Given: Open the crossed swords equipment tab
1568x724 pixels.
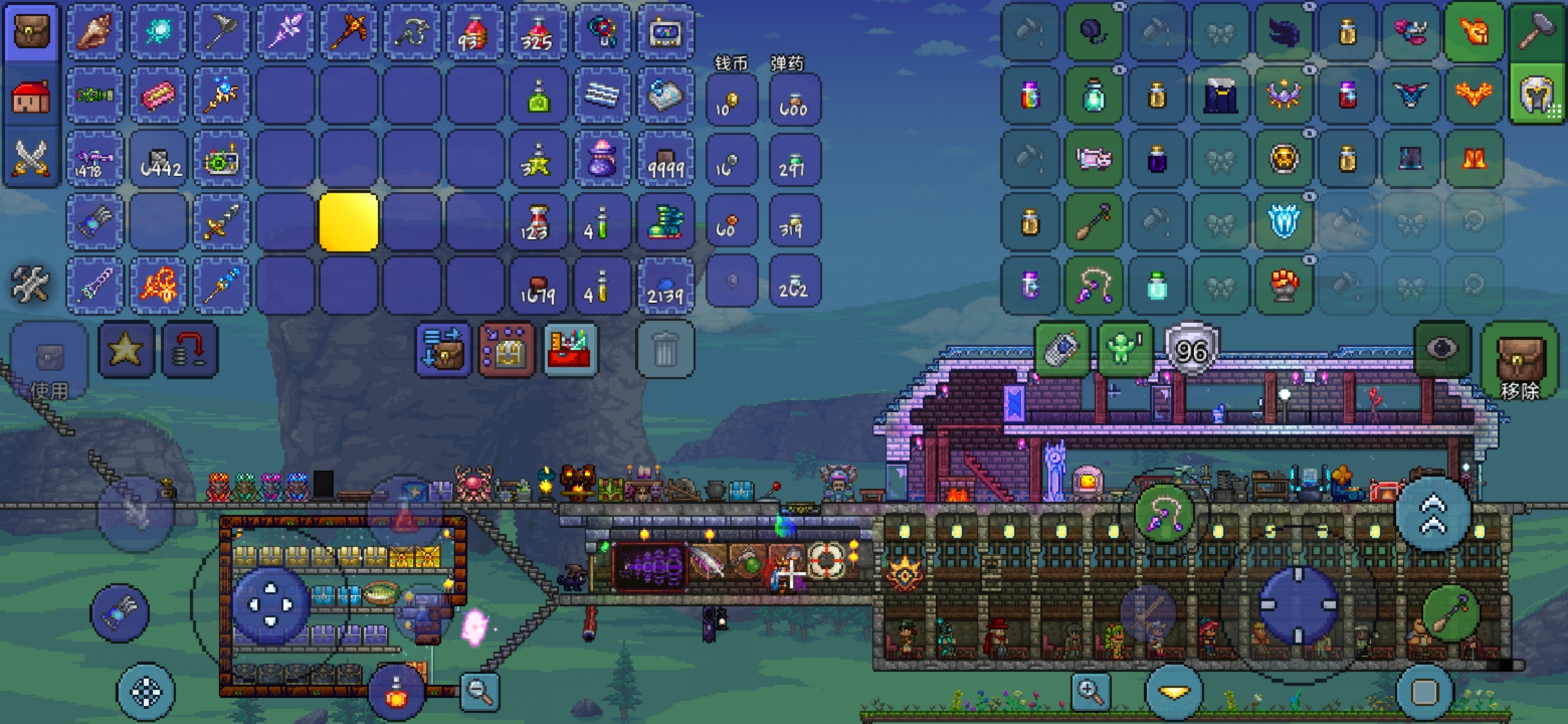Looking at the screenshot, I should (x=31, y=159).
